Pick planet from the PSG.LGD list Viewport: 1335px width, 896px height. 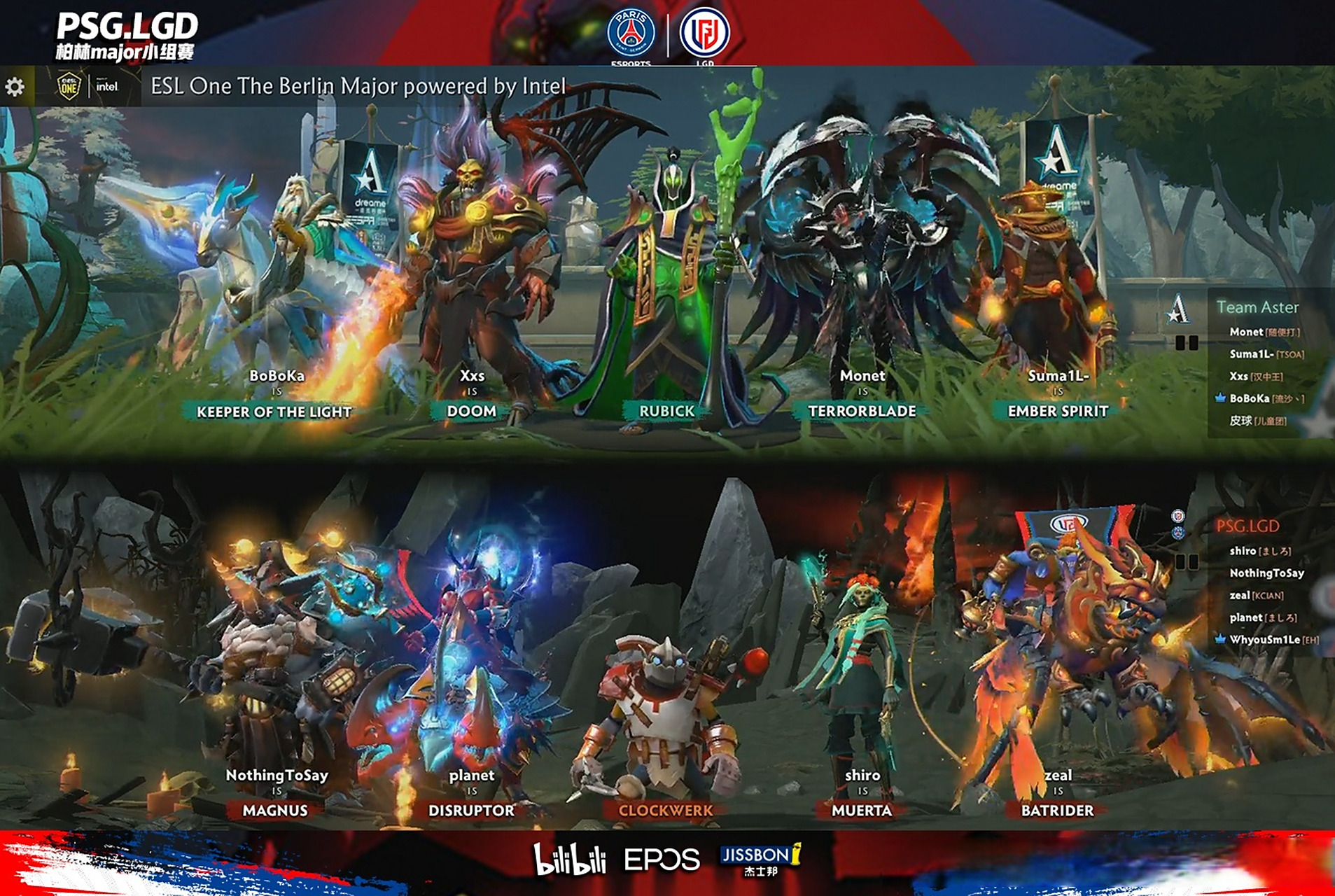point(1245,617)
